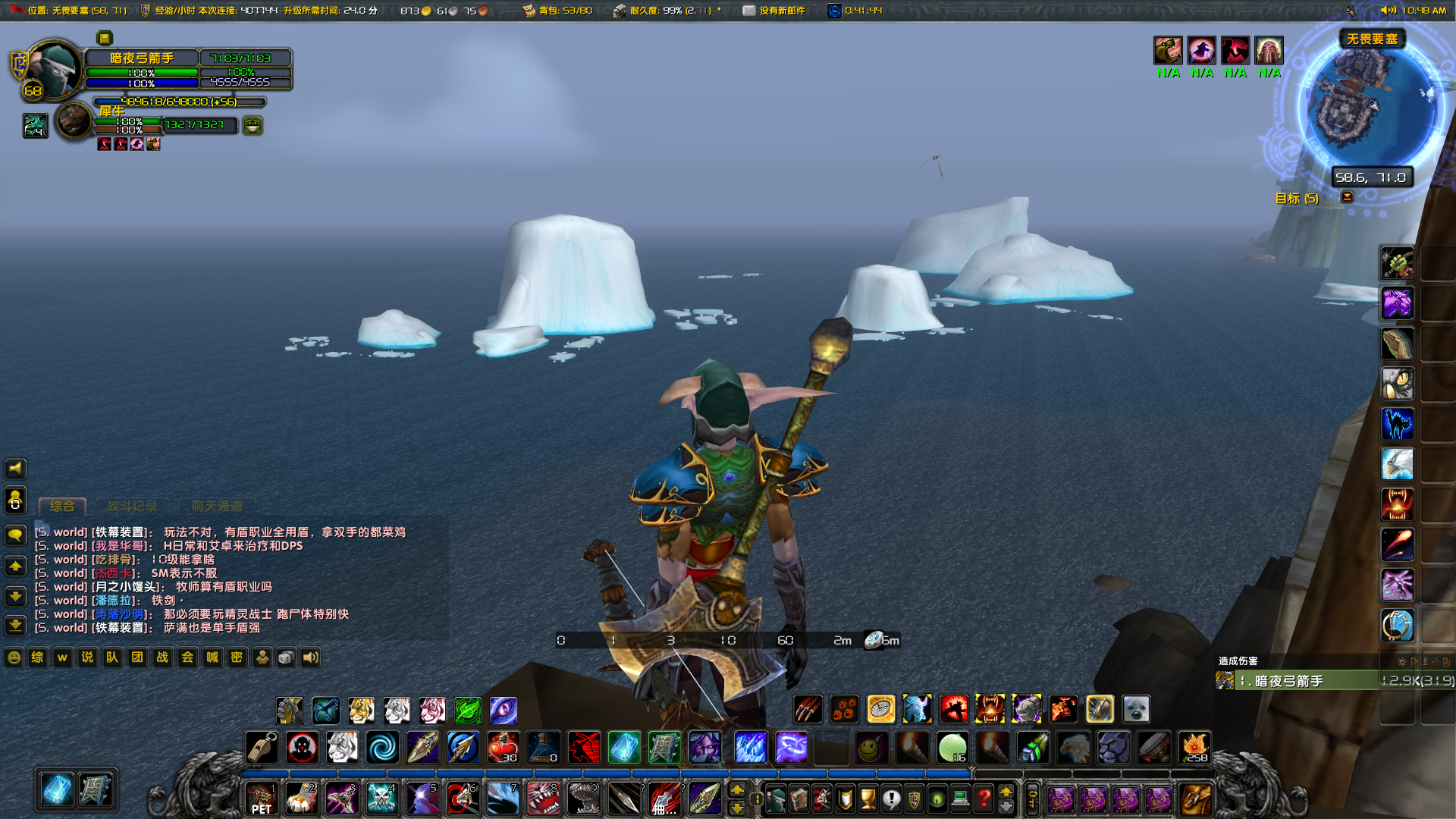Screen dimensions: 1456x819
Task: Select the pet portrait frame
Action: click(x=74, y=121)
